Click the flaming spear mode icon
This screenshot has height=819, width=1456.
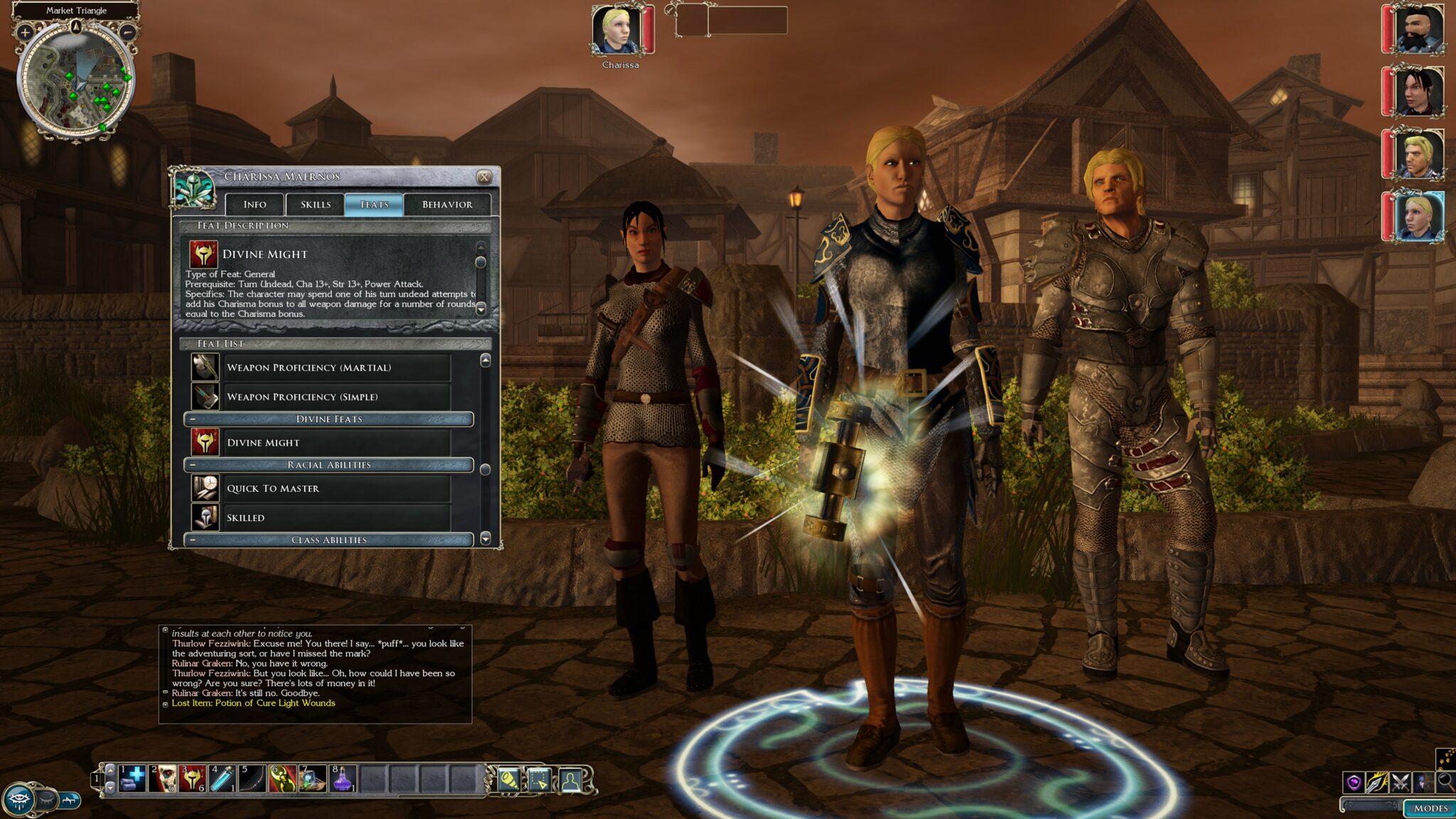[x=1378, y=783]
